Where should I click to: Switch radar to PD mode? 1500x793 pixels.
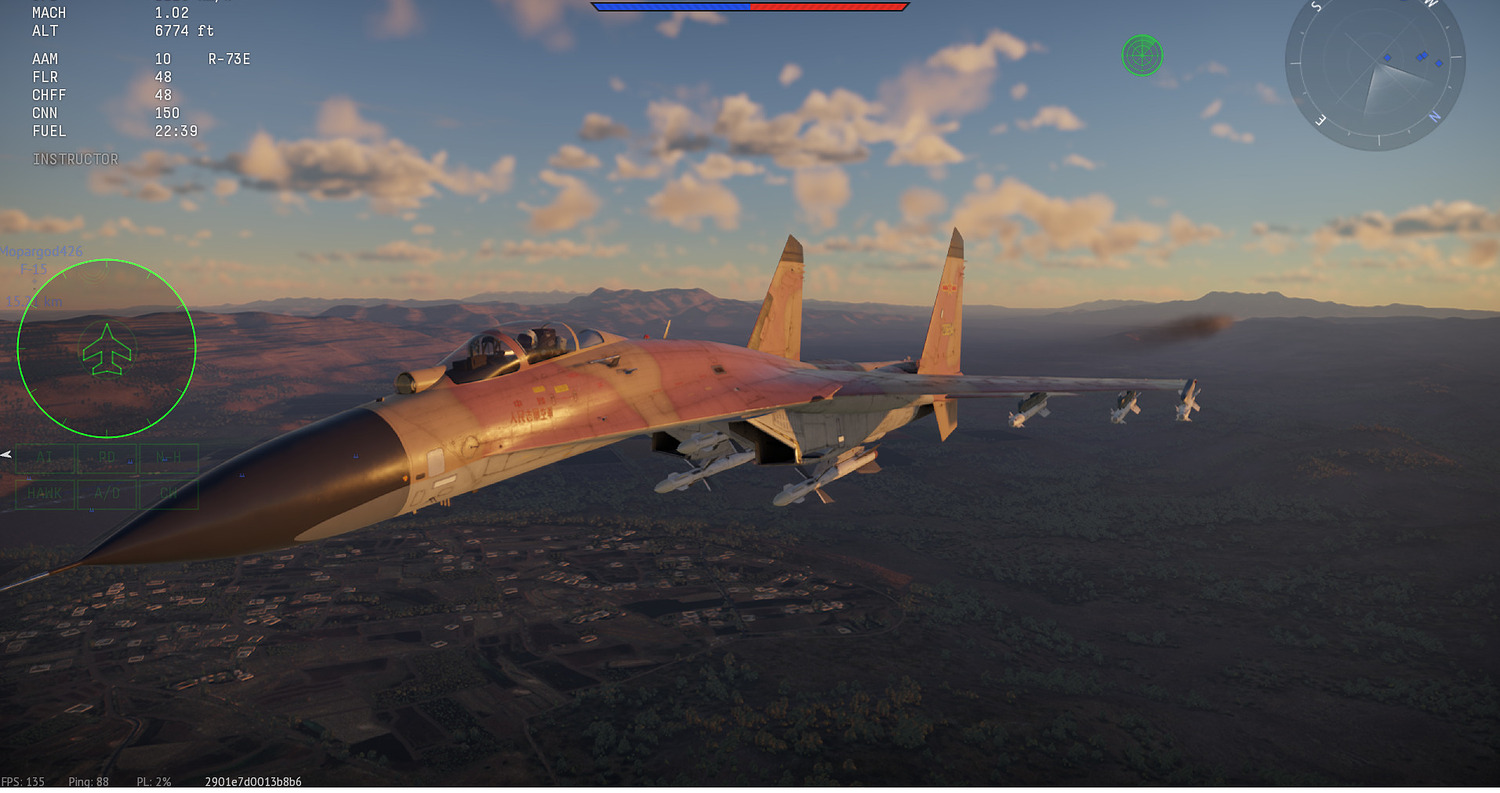[x=107, y=458]
